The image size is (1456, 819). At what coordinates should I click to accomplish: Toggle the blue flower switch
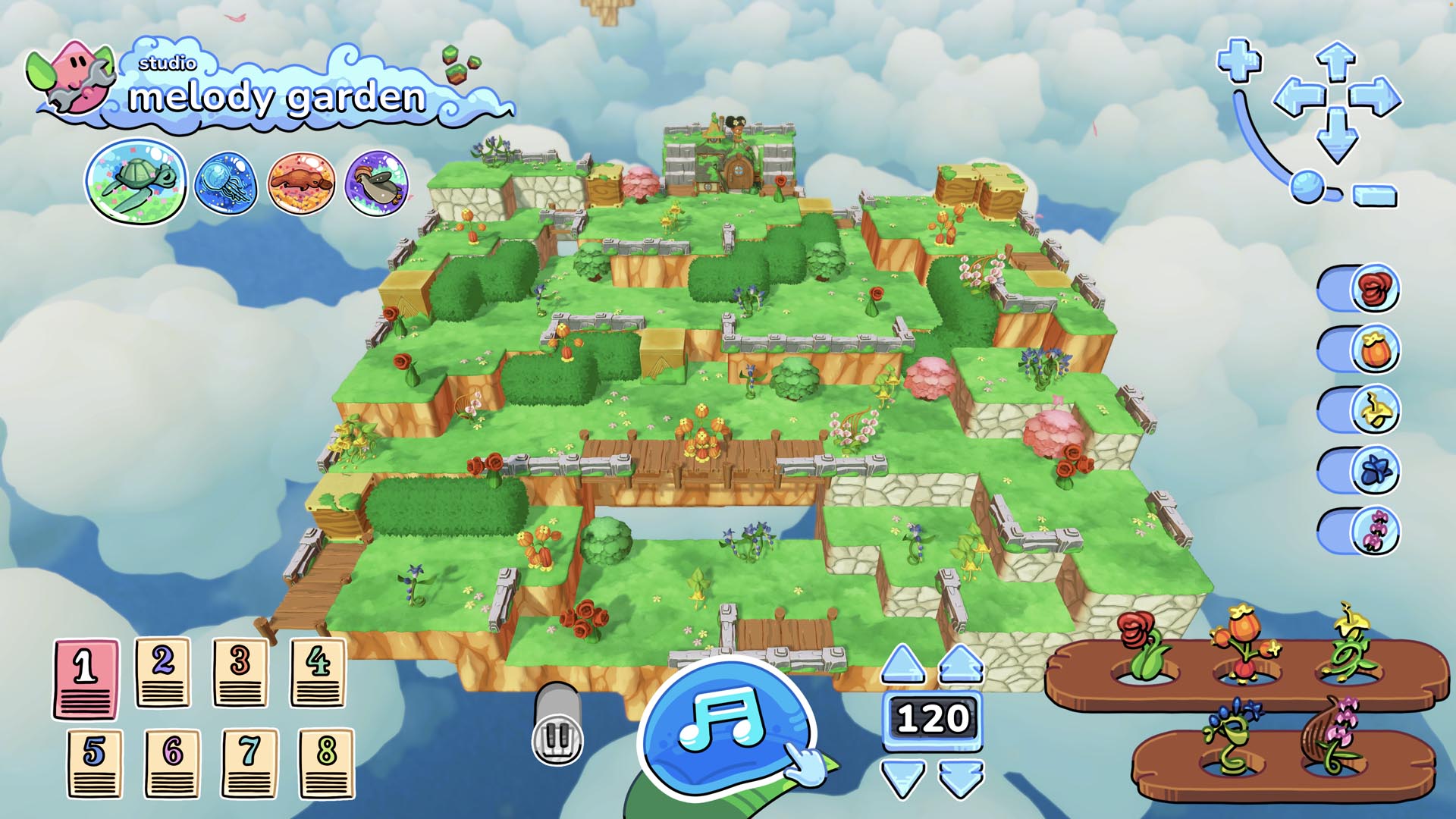tap(1359, 470)
